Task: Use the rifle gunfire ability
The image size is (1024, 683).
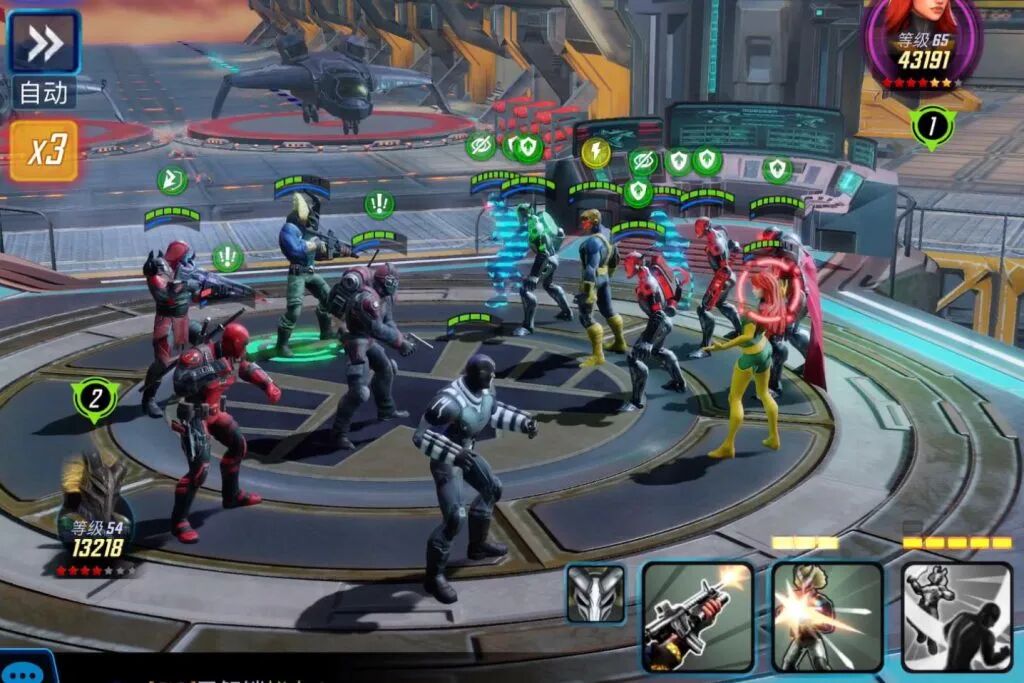Action: tap(697, 615)
